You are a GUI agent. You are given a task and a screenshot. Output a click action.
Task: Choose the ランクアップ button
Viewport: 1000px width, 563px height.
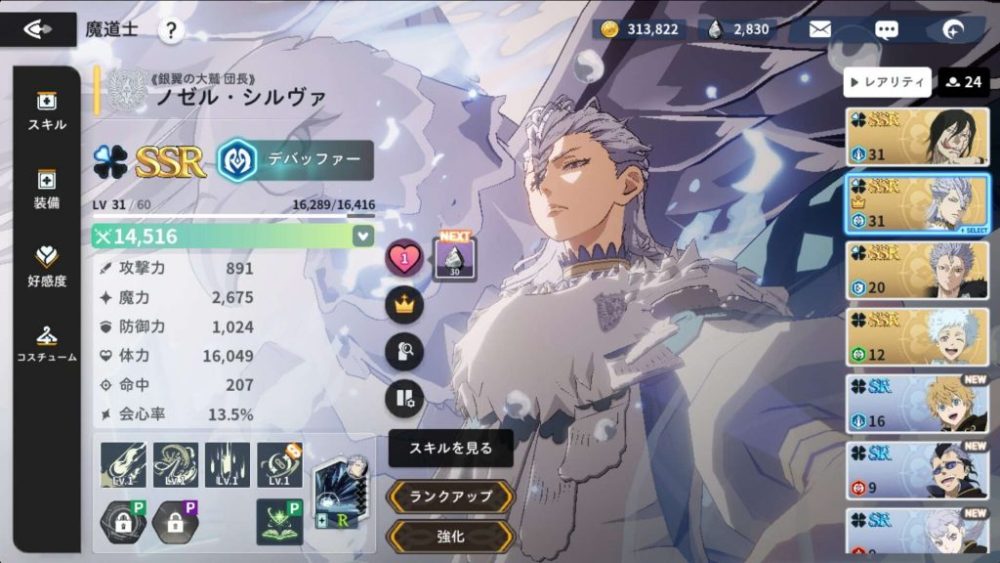click(x=451, y=496)
